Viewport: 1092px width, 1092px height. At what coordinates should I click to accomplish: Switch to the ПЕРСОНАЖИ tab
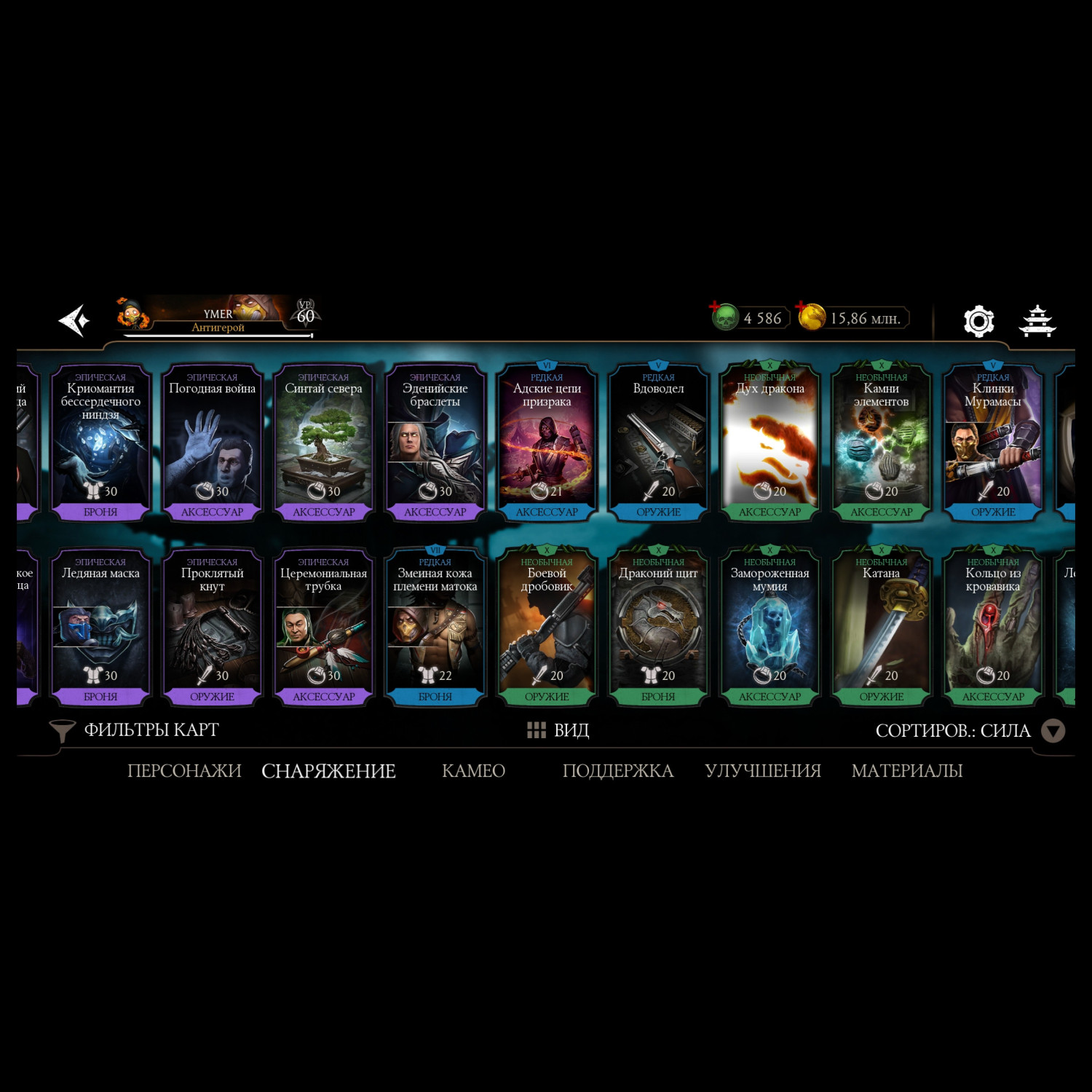(x=184, y=771)
